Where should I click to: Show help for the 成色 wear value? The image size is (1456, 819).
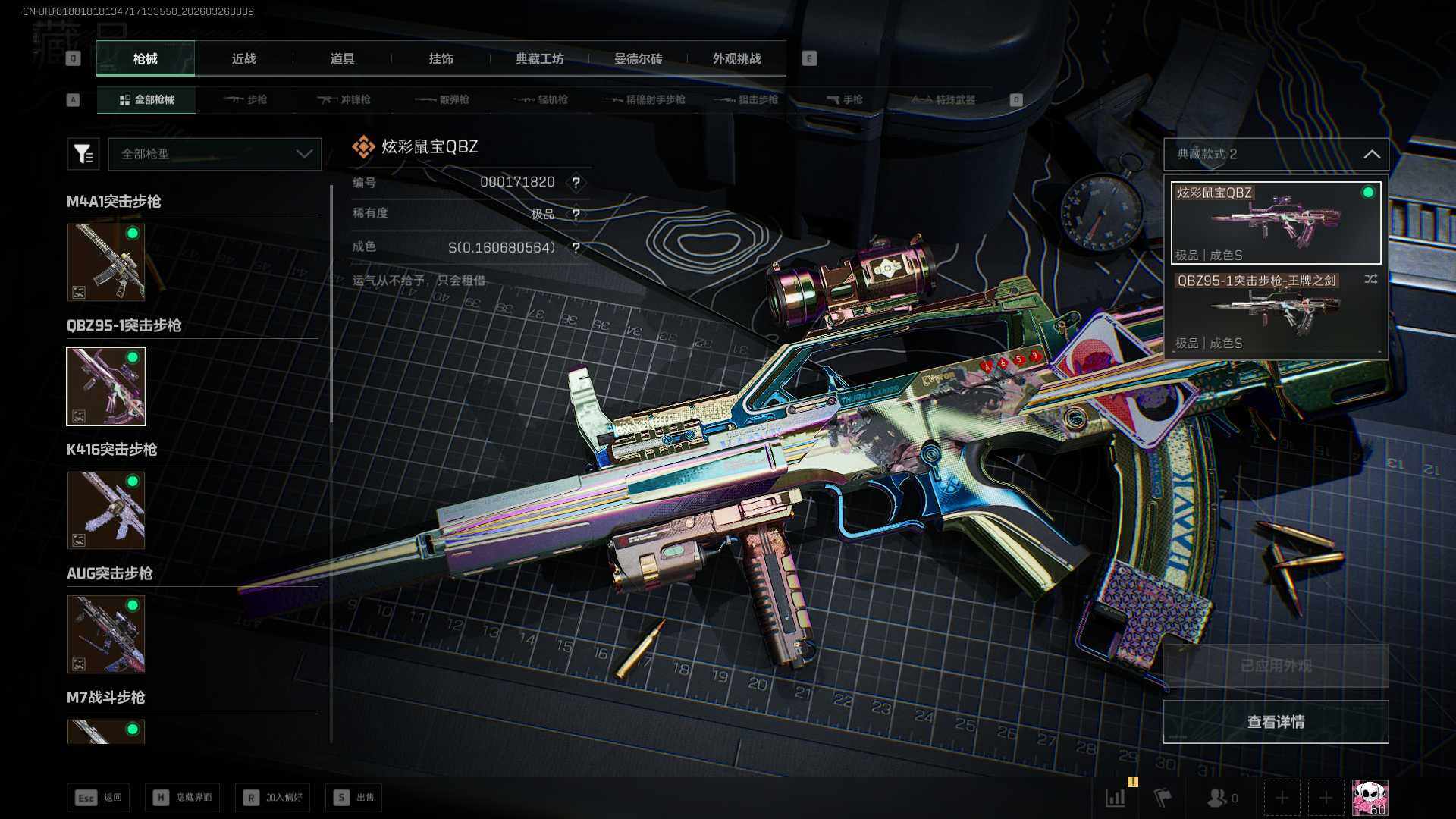tap(576, 248)
